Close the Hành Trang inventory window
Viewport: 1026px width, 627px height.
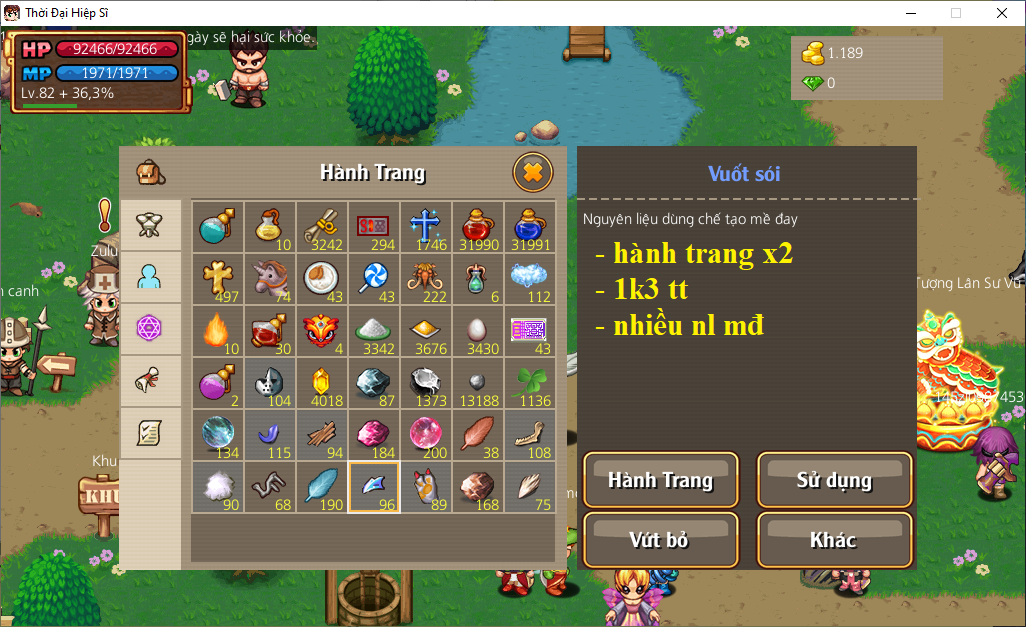click(x=533, y=173)
